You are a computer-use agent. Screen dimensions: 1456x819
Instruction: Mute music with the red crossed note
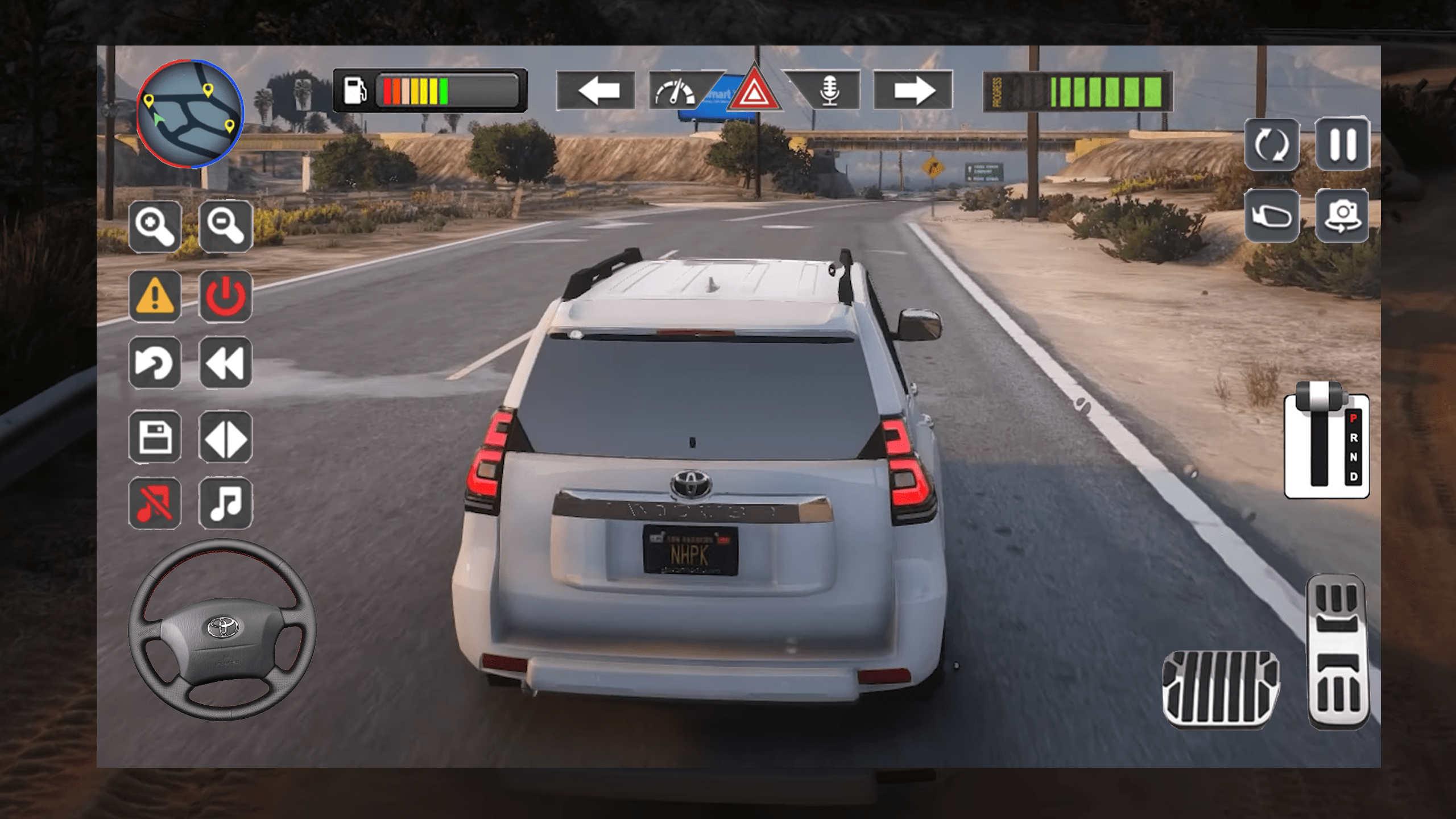click(155, 503)
